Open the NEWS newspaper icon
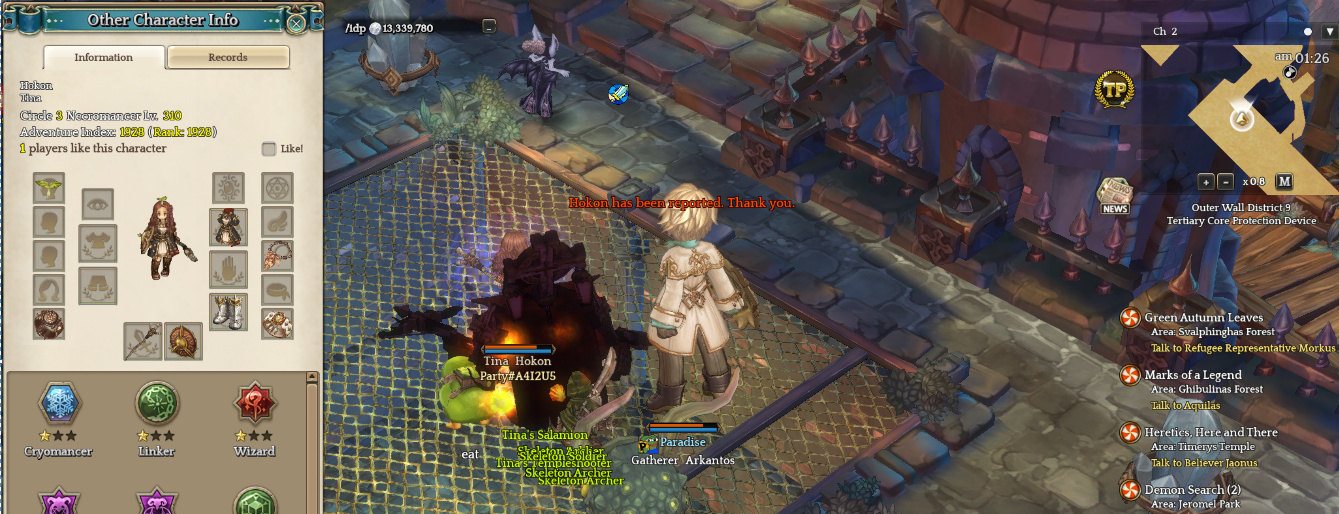Screen dimensions: 1339x514 [x=1114, y=195]
